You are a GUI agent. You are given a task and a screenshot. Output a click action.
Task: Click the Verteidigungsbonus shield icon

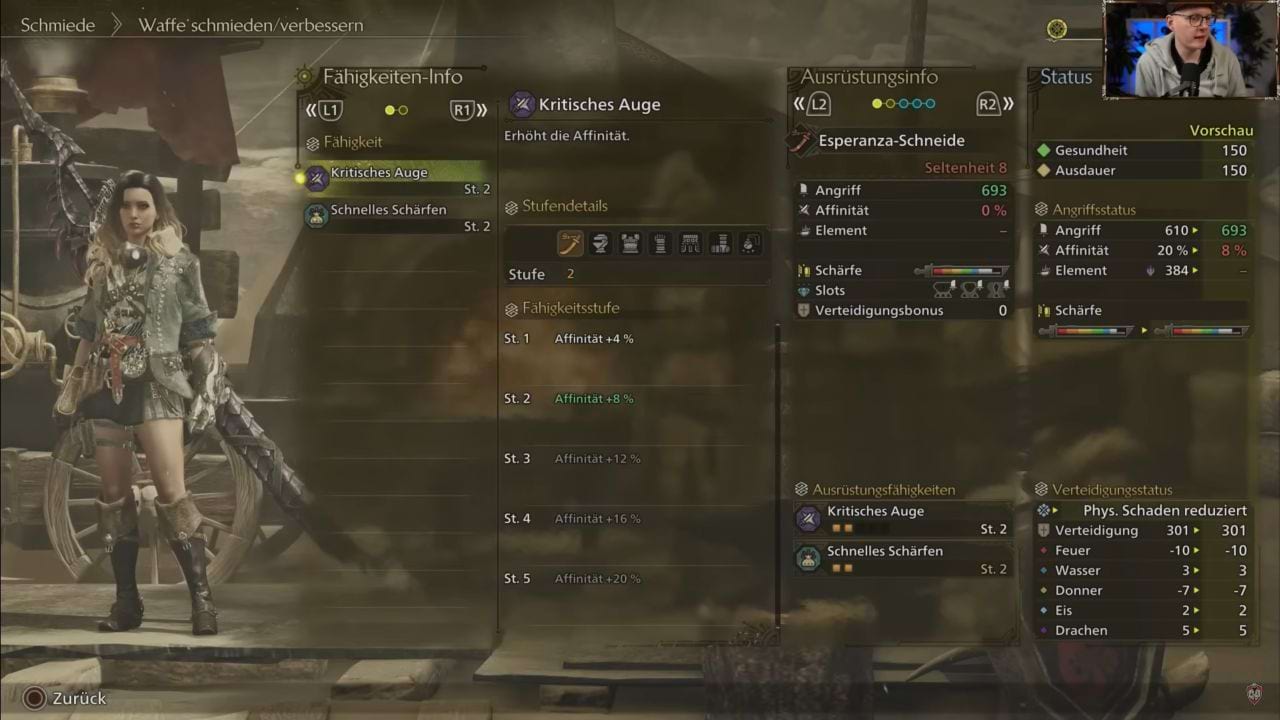pyautogui.click(x=805, y=310)
